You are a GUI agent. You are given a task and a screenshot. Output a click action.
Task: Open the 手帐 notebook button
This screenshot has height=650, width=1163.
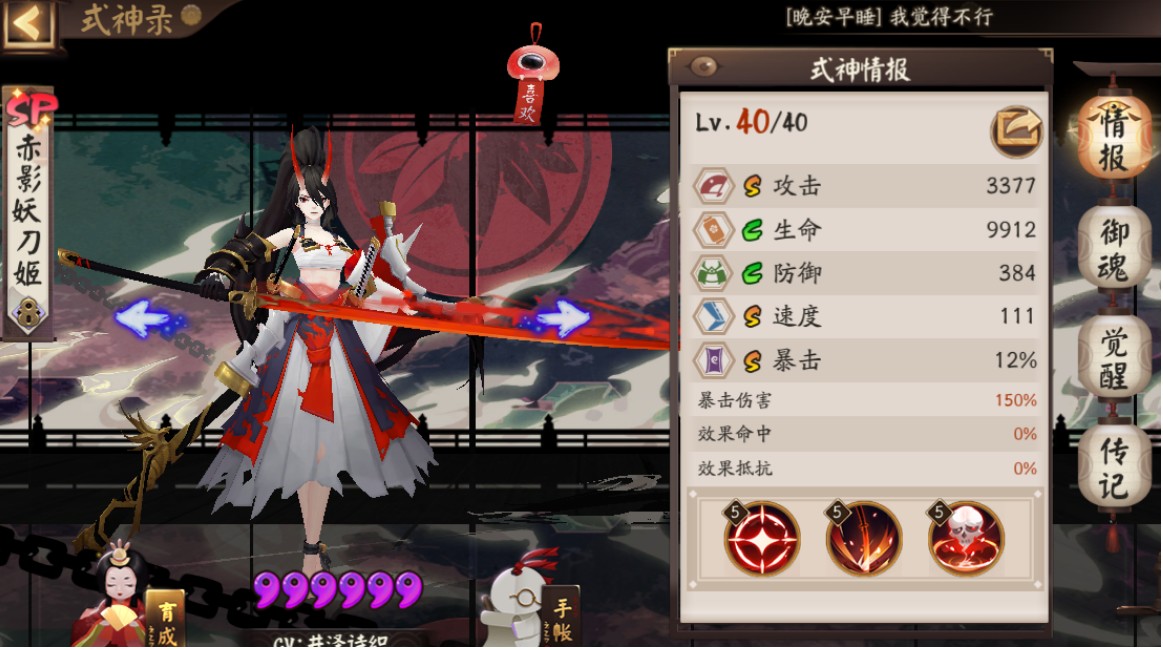560,615
